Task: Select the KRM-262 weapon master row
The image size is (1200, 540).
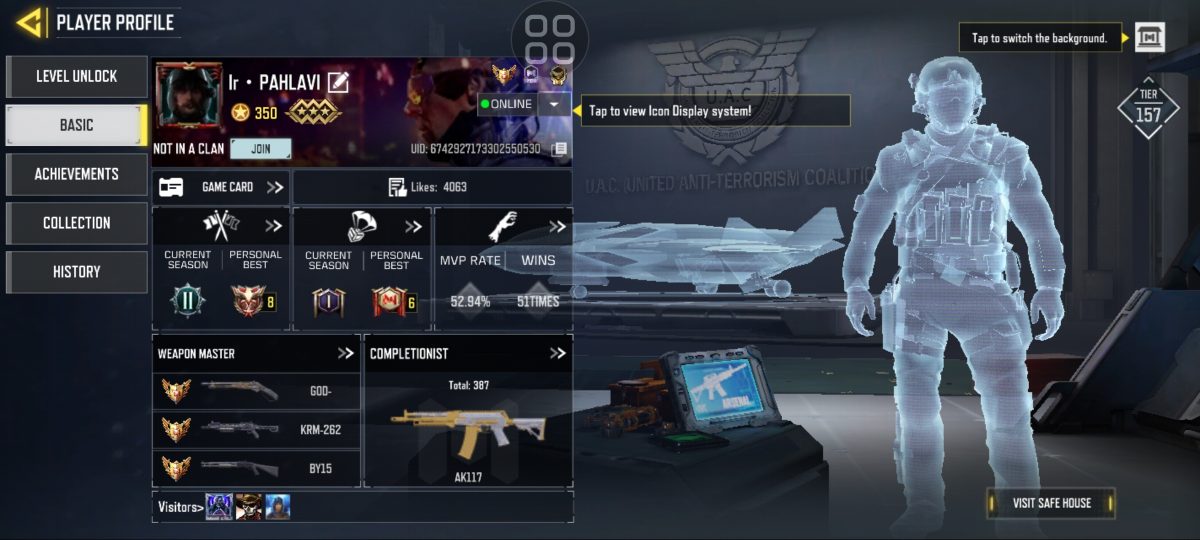Action: pyautogui.click(x=256, y=428)
